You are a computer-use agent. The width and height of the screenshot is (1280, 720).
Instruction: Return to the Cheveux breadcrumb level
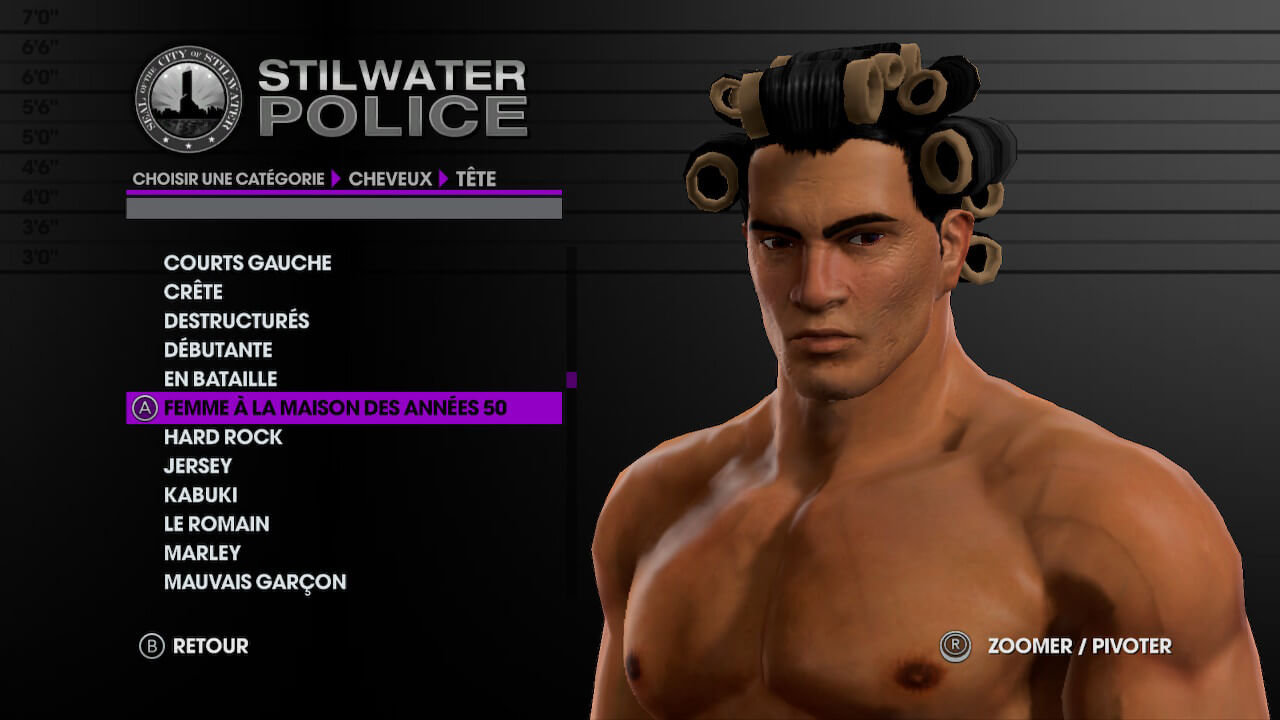(390, 179)
